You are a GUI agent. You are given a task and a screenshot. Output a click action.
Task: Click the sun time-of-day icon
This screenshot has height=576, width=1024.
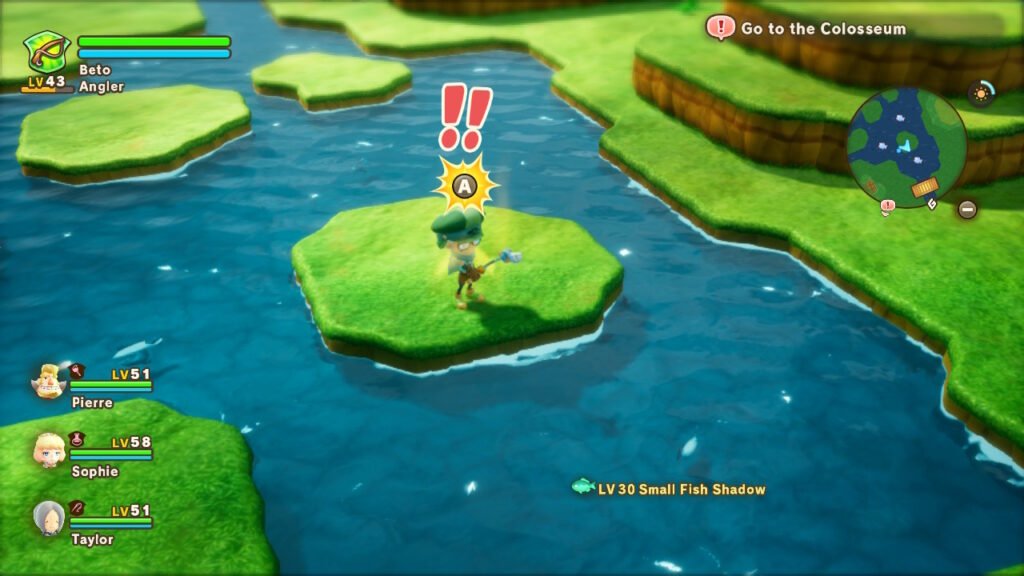click(980, 94)
